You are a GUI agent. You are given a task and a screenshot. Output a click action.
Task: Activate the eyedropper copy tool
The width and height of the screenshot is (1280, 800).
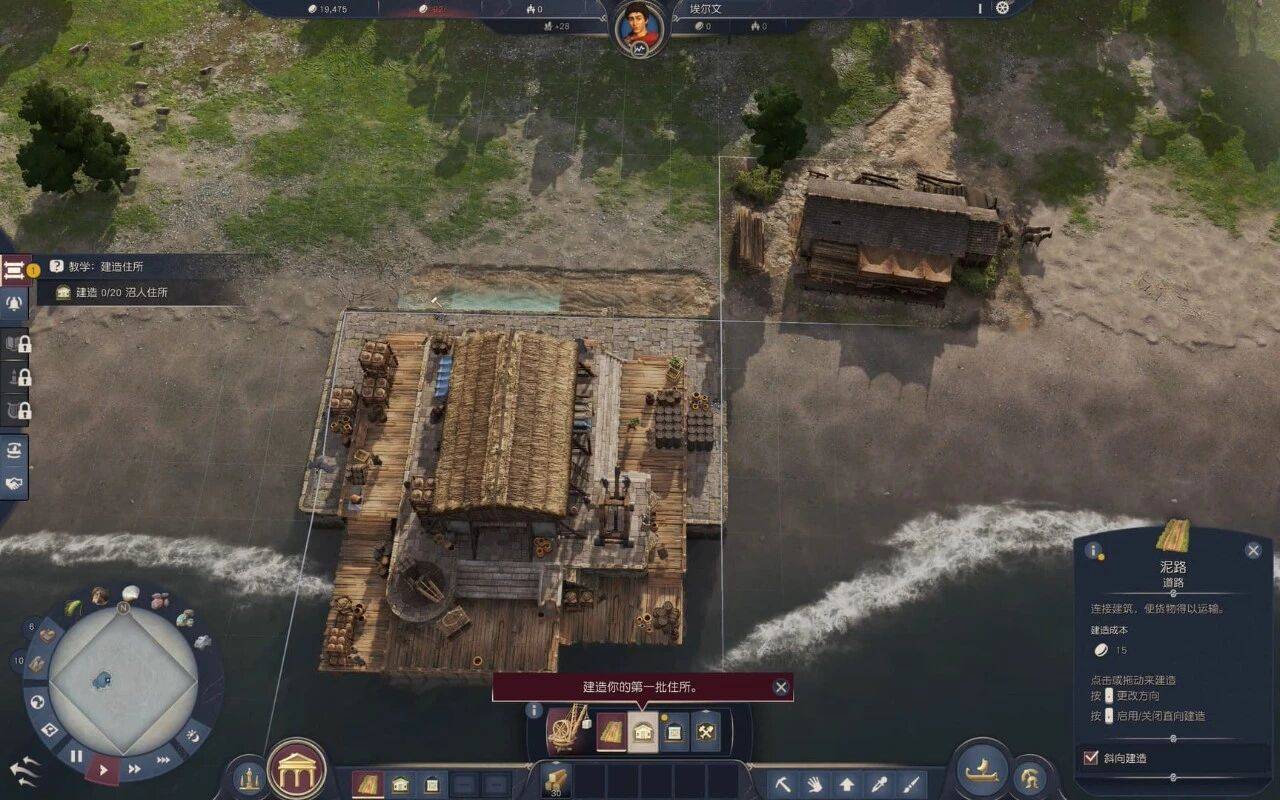[x=878, y=784]
